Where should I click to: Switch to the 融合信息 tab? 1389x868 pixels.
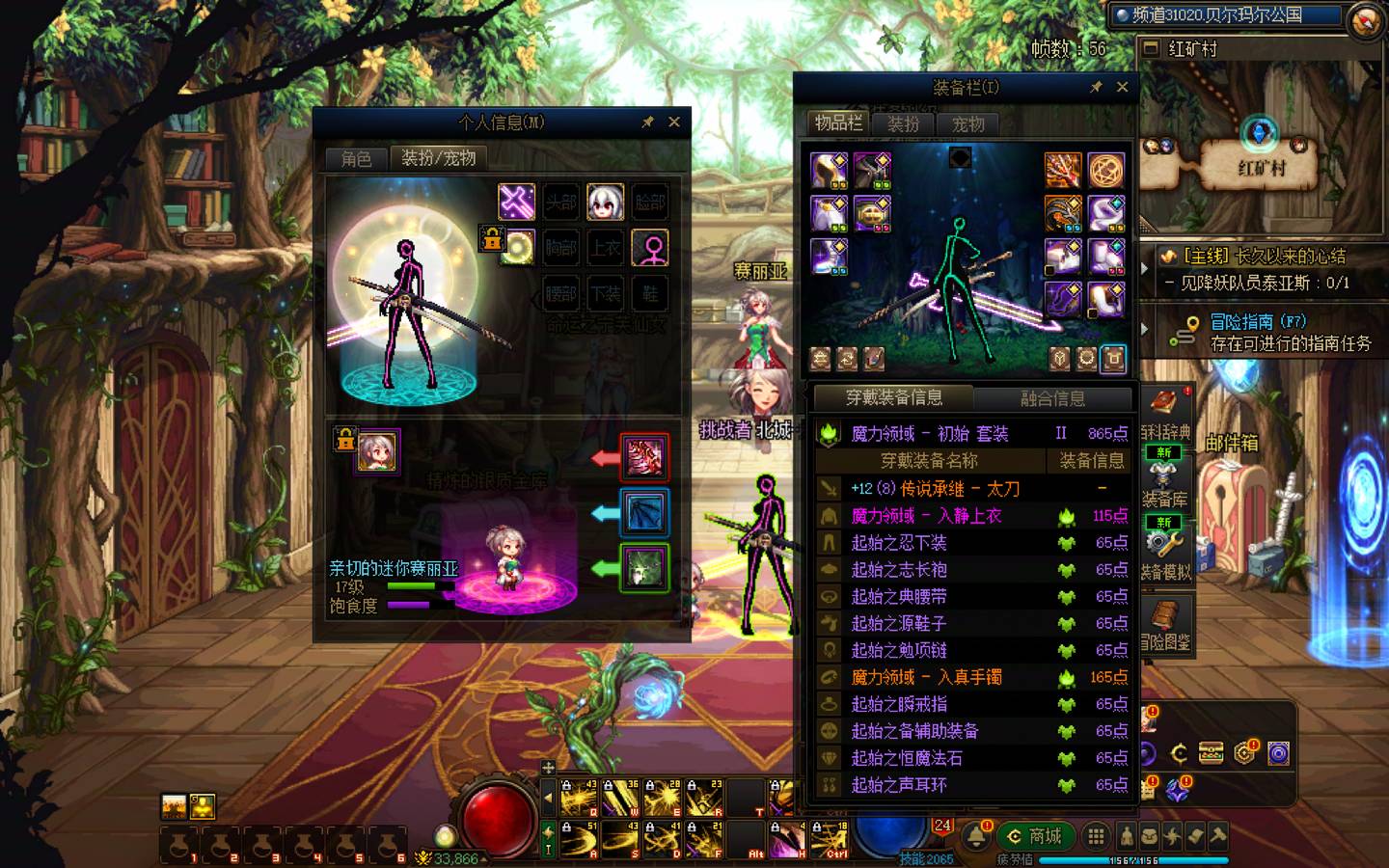(1052, 398)
